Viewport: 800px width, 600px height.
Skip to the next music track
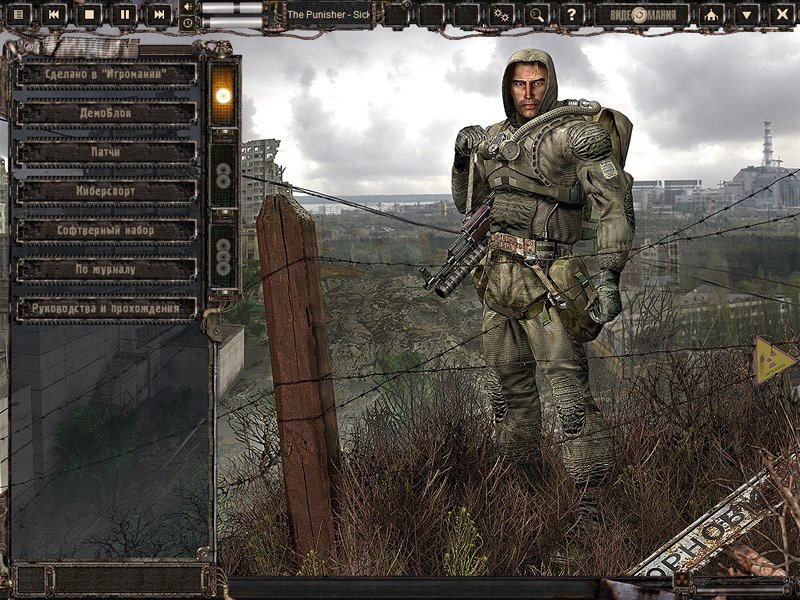point(159,14)
